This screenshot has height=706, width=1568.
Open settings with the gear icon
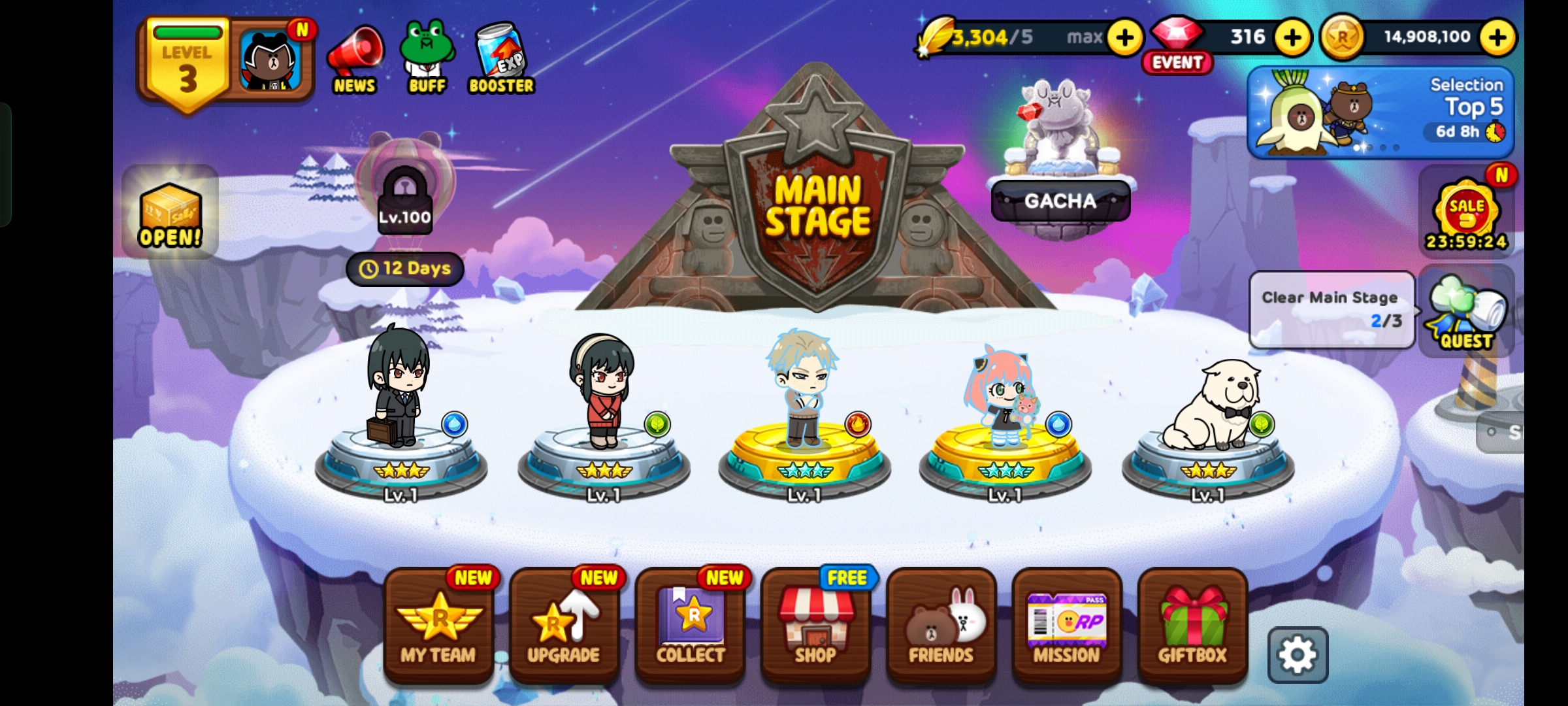pos(1298,654)
